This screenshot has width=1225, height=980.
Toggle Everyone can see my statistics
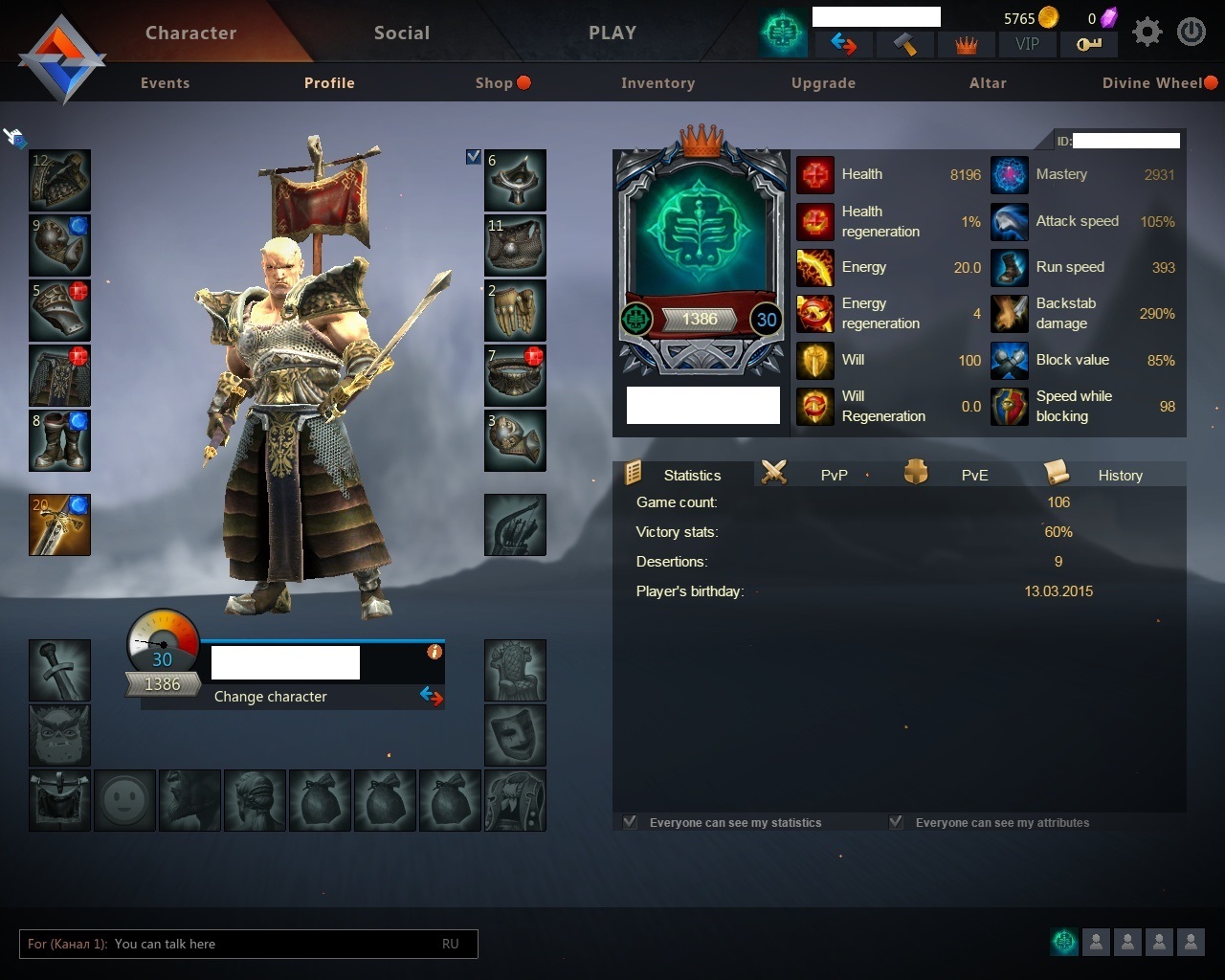click(631, 822)
